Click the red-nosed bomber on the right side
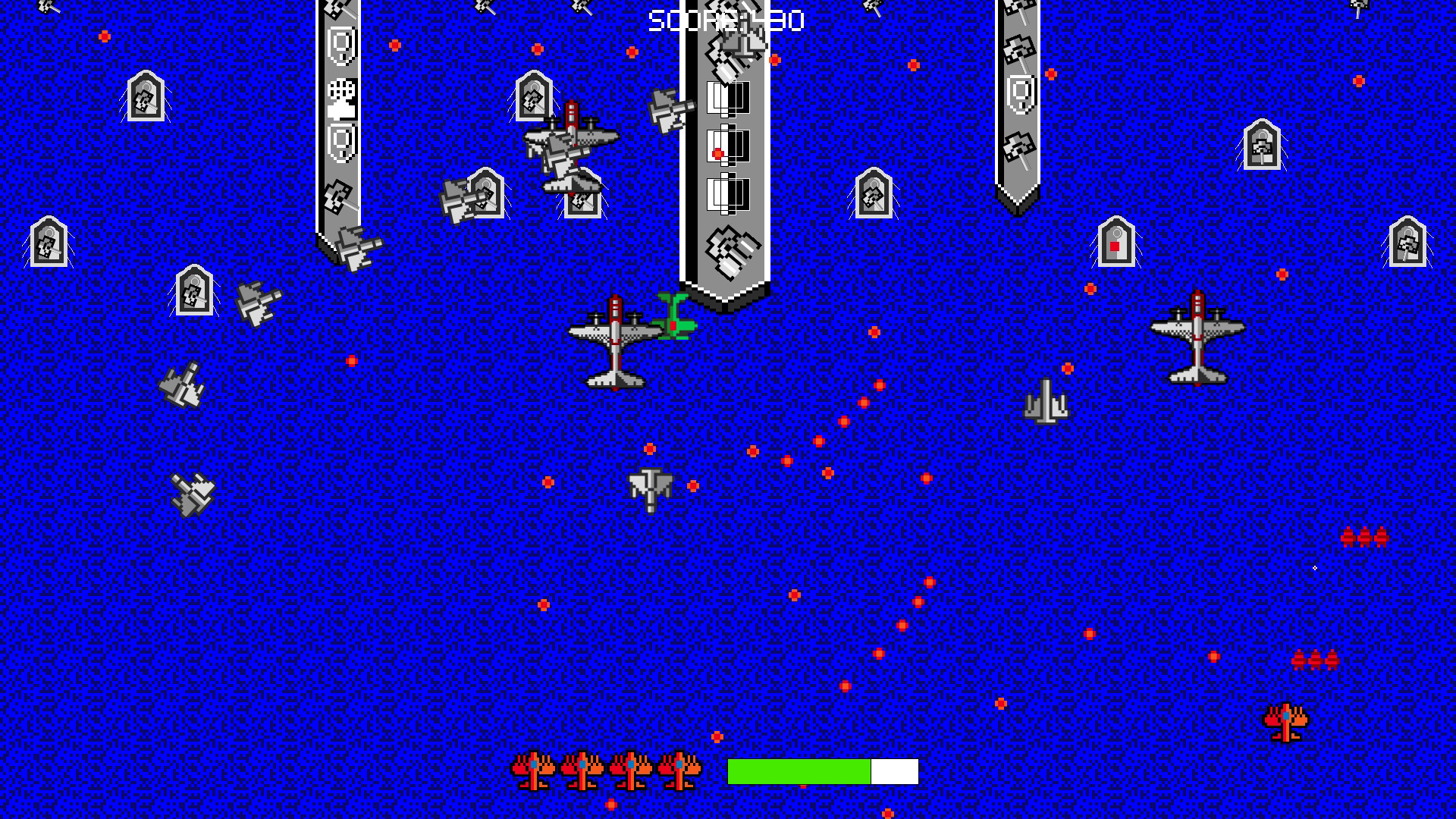Viewport: 1456px width, 819px height. (1198, 341)
